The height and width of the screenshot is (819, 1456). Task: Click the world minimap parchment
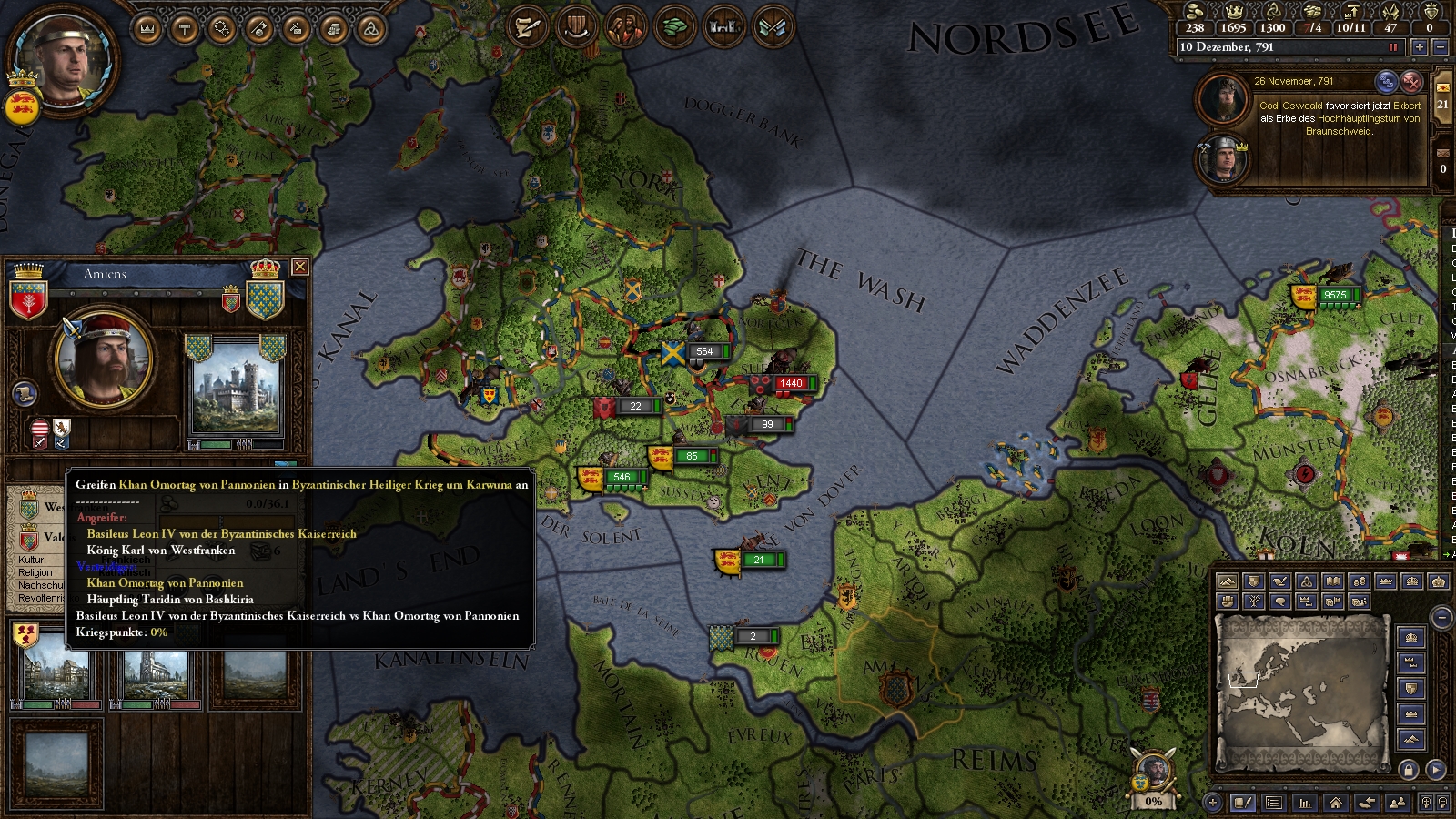[x=1301, y=690]
